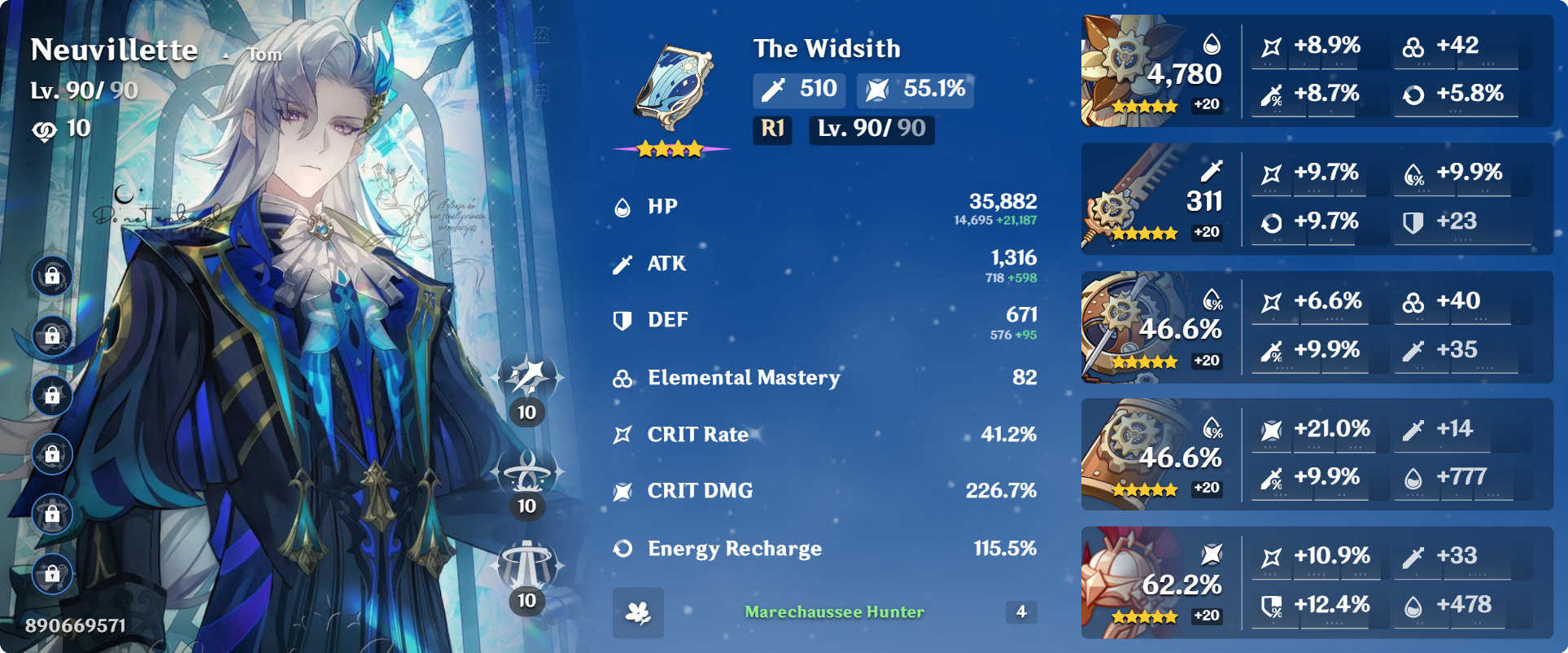The width and height of the screenshot is (1568, 653).
Task: Toggle the topmost constellation lock
Action: [51, 275]
